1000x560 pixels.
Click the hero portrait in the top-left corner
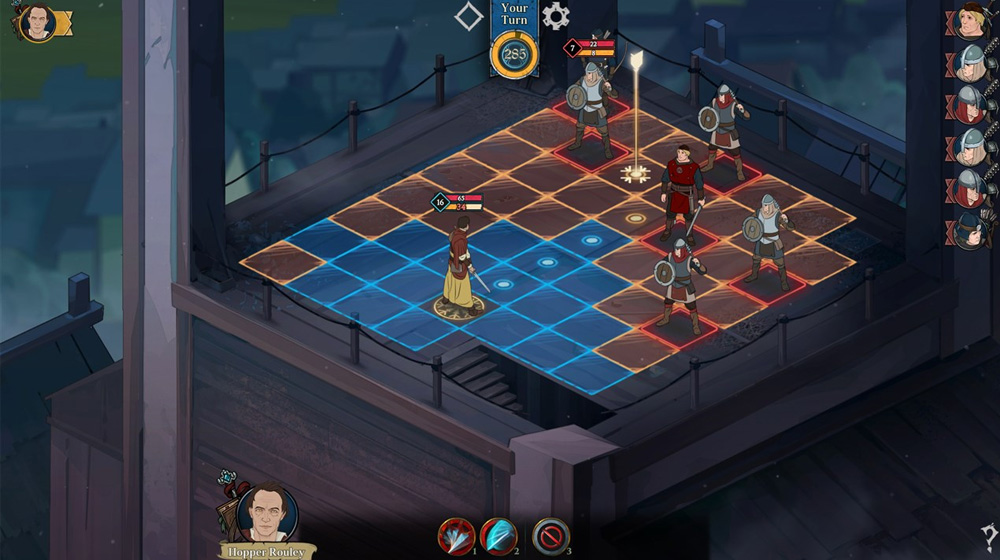(38, 23)
